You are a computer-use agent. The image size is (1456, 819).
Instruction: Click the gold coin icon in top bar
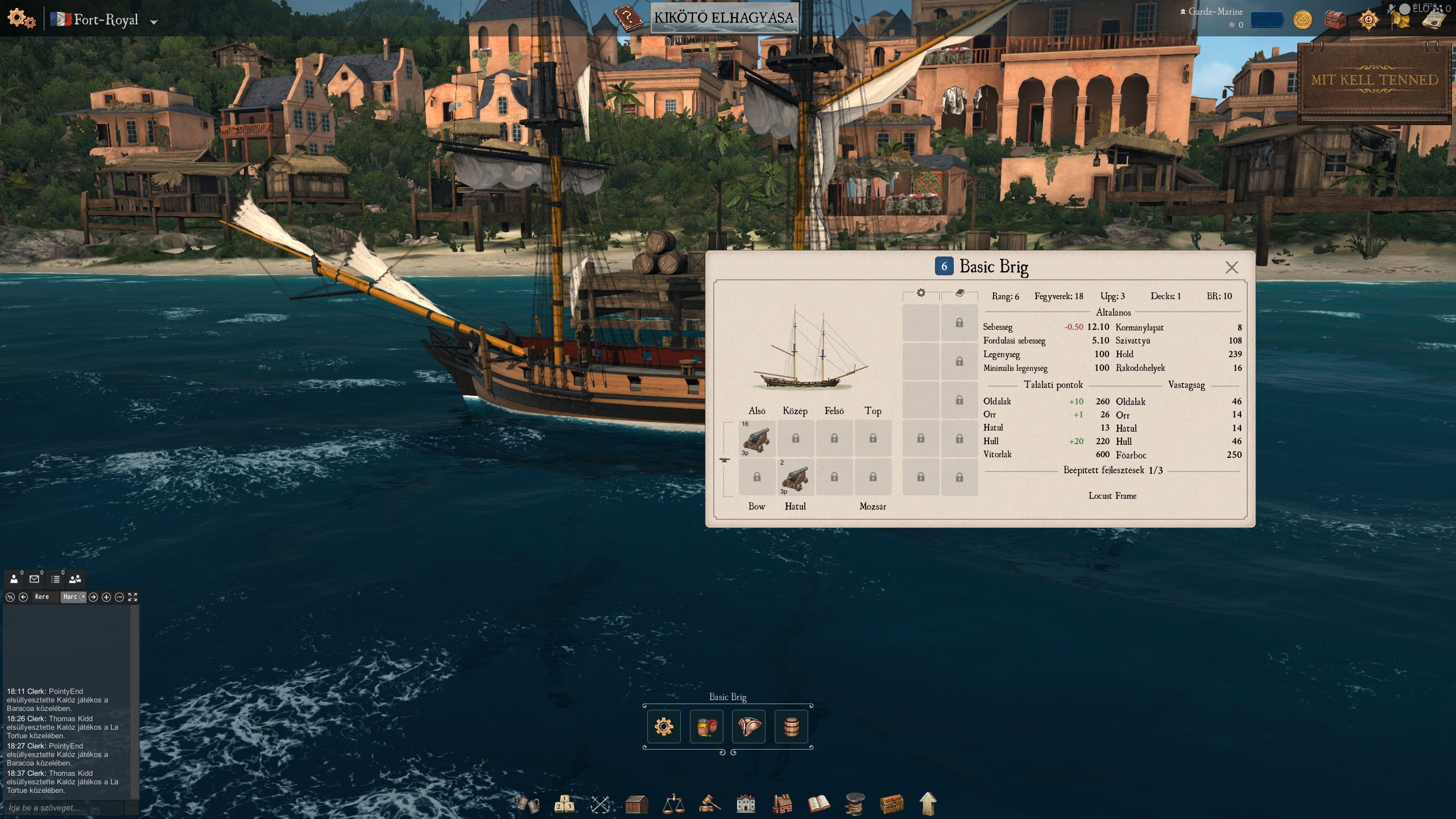click(1302, 20)
